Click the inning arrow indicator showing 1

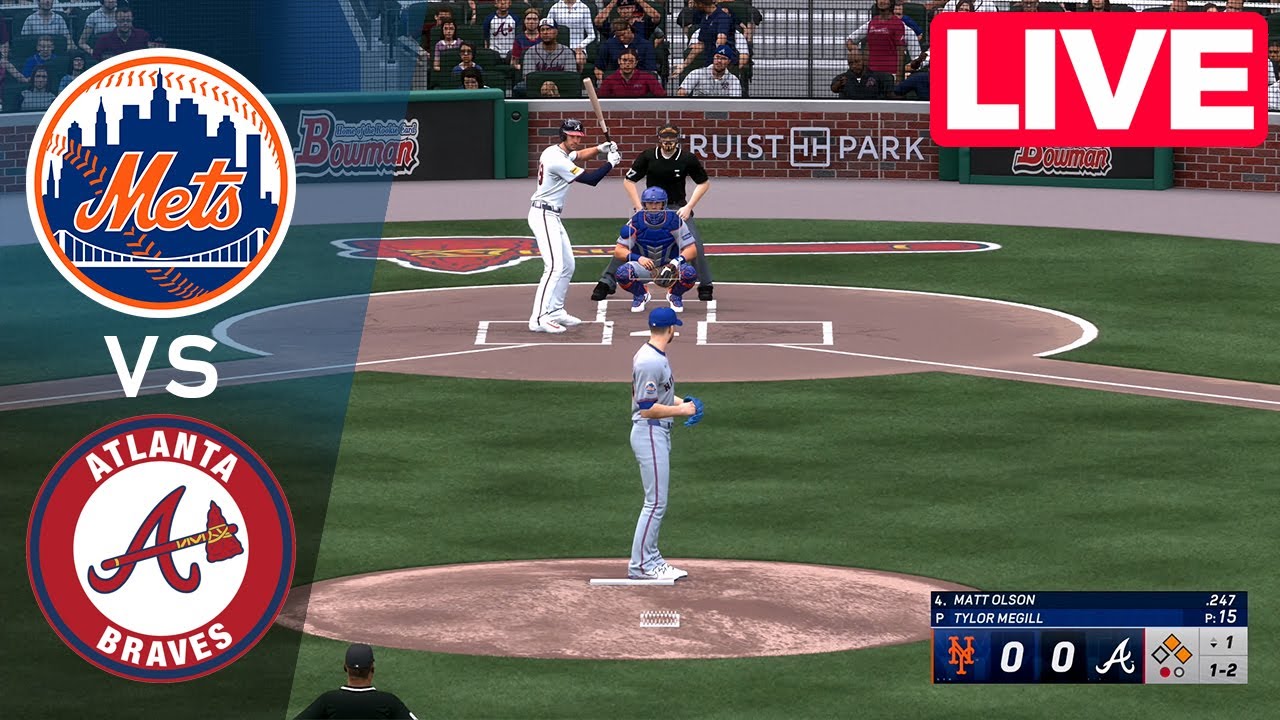(x=1215, y=643)
